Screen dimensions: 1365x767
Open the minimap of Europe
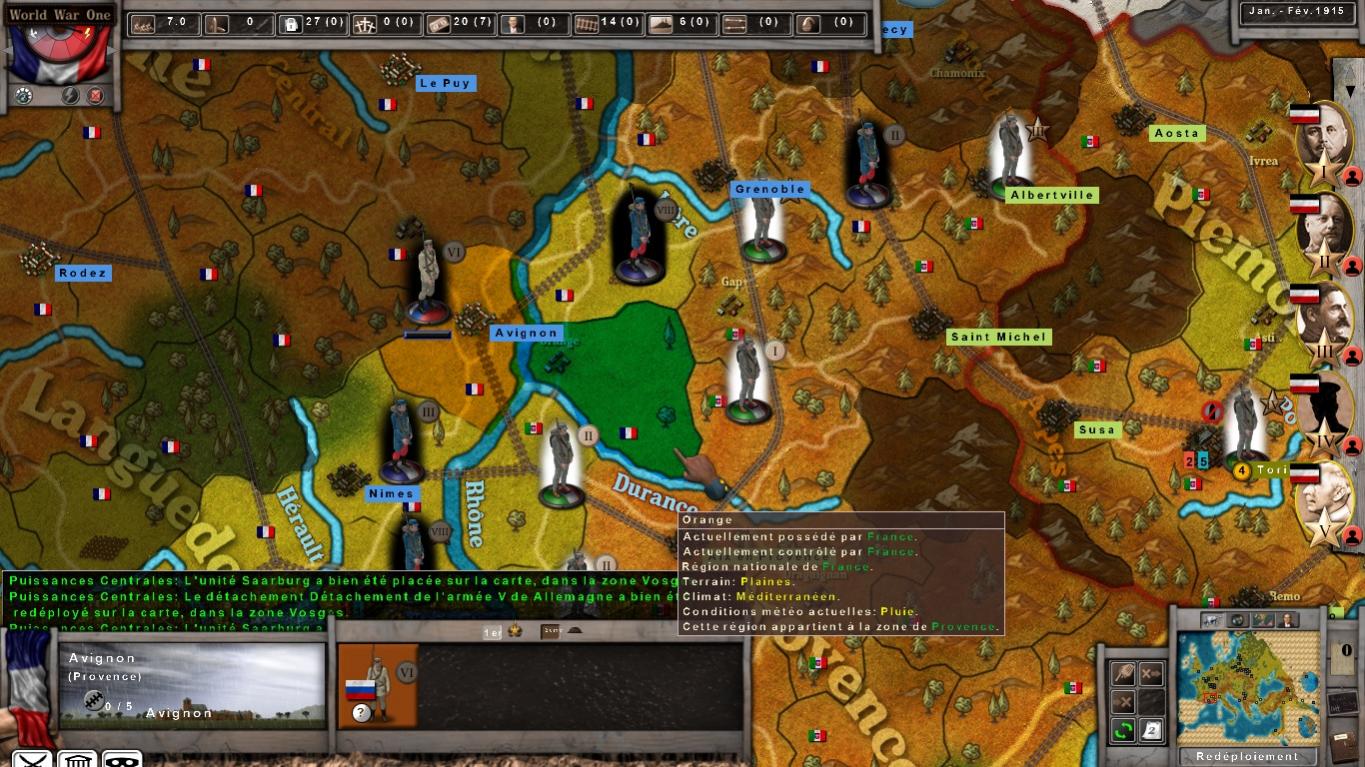[x=1246, y=688]
